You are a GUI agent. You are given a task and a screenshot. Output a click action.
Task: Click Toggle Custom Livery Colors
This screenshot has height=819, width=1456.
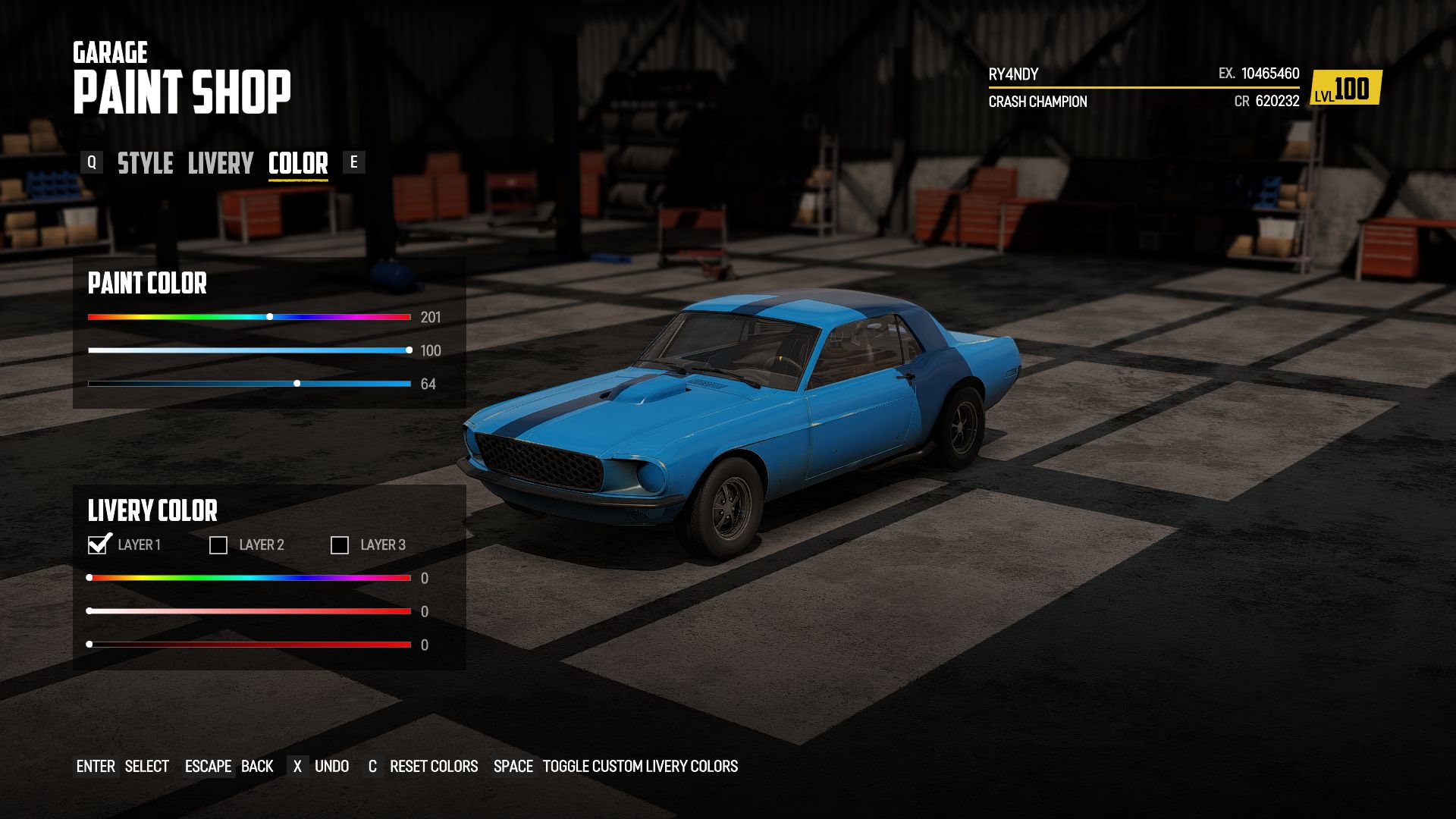(639, 767)
